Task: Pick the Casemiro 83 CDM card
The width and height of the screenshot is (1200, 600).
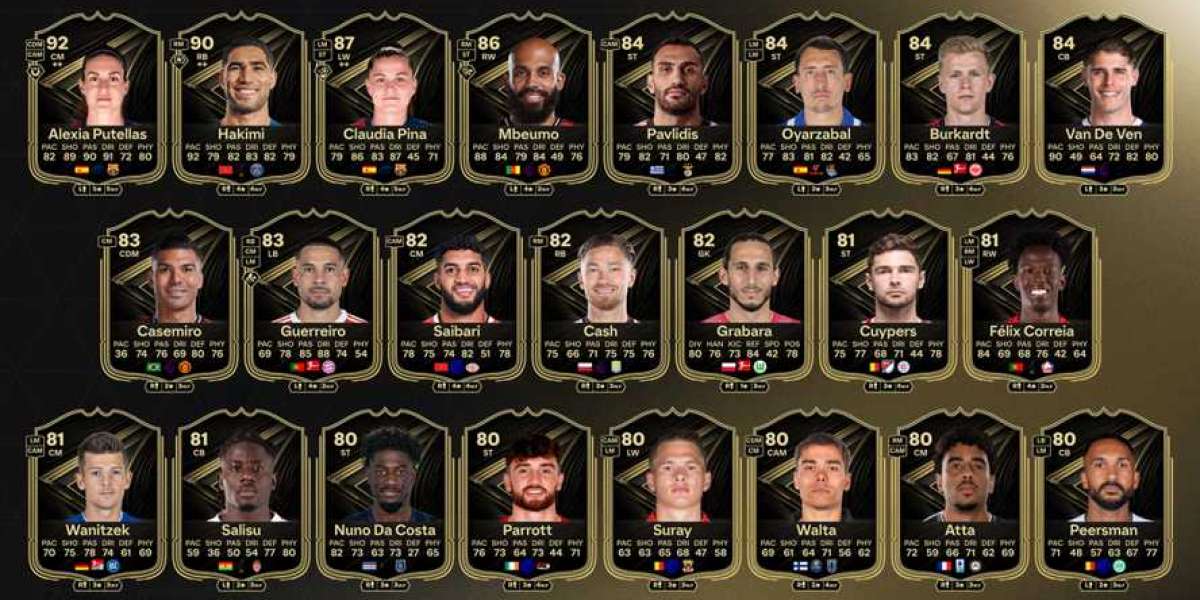Action: tap(168, 297)
